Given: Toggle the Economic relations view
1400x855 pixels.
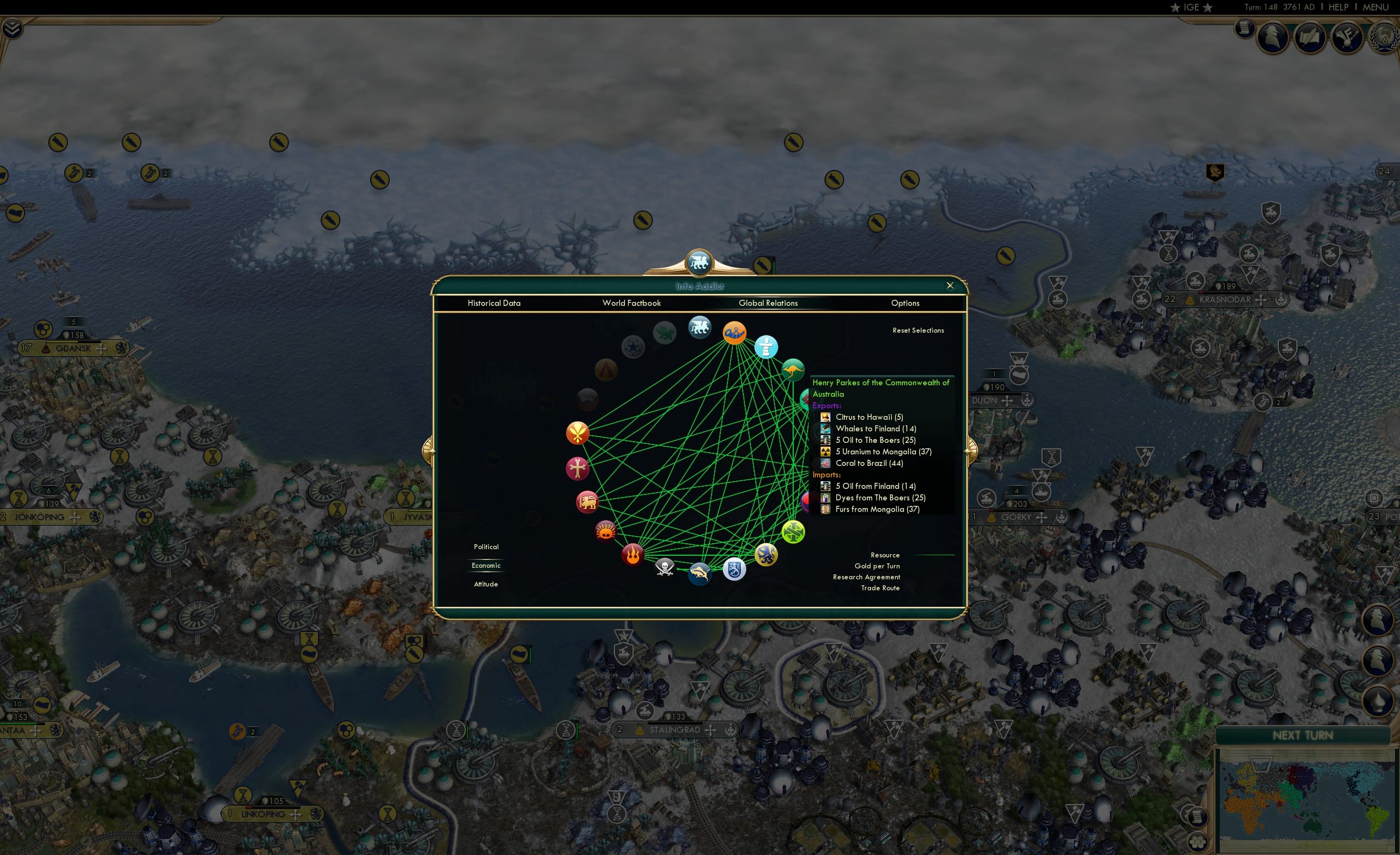Looking at the screenshot, I should (x=486, y=565).
